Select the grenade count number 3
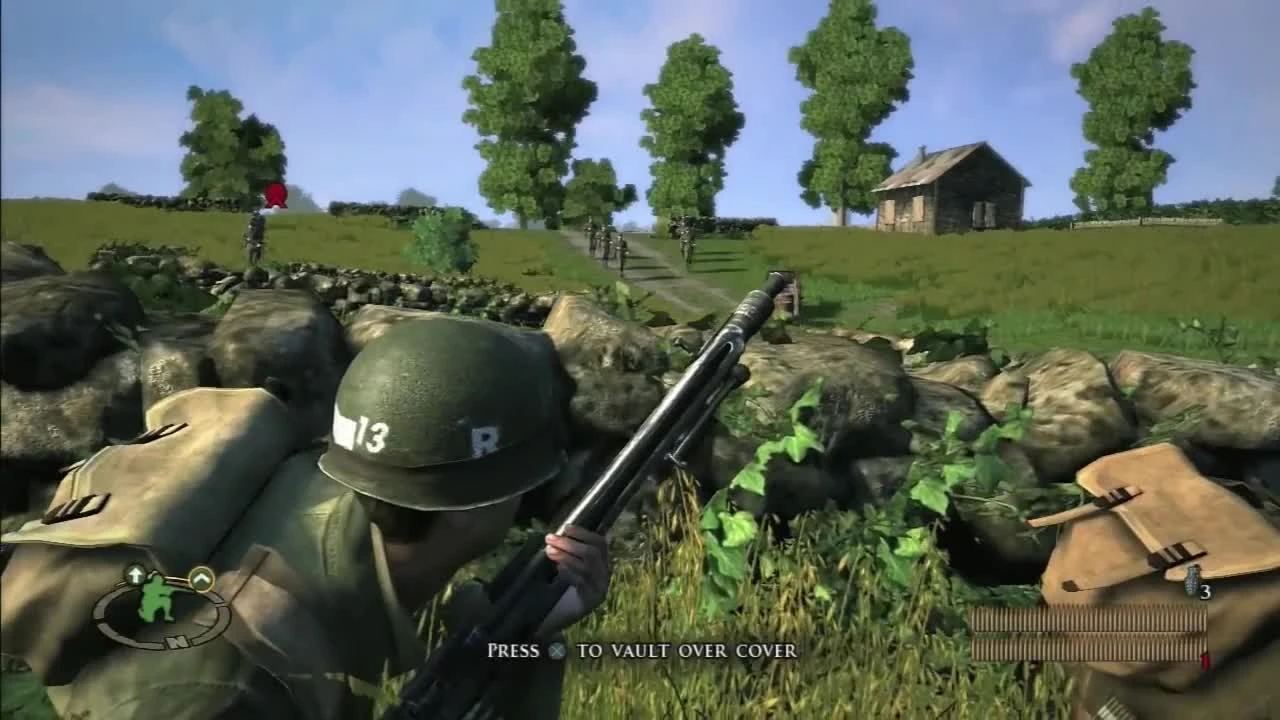Viewport: 1280px width, 720px height. click(1205, 593)
